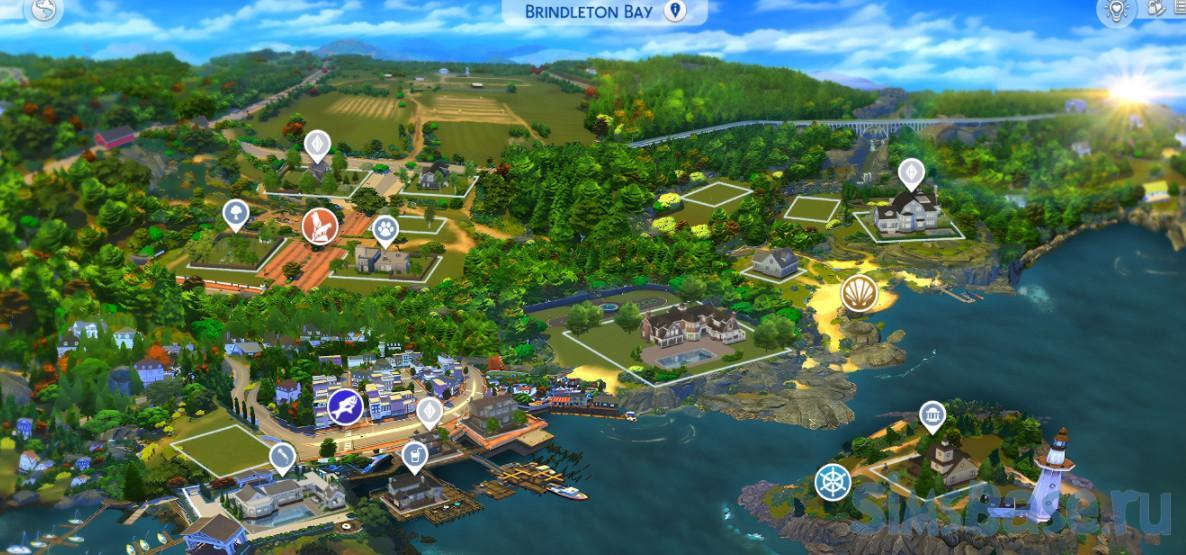Image resolution: width=1186 pixels, height=555 pixels.
Task: Choose the purple fish neighborhood marker
Action: coord(345,407)
